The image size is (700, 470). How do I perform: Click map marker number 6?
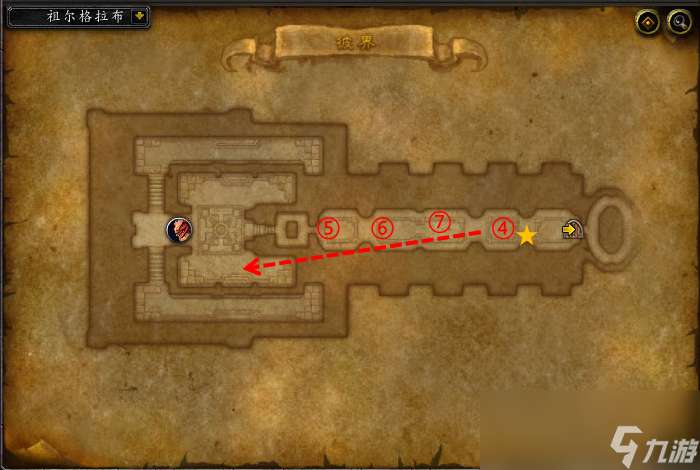(x=382, y=228)
